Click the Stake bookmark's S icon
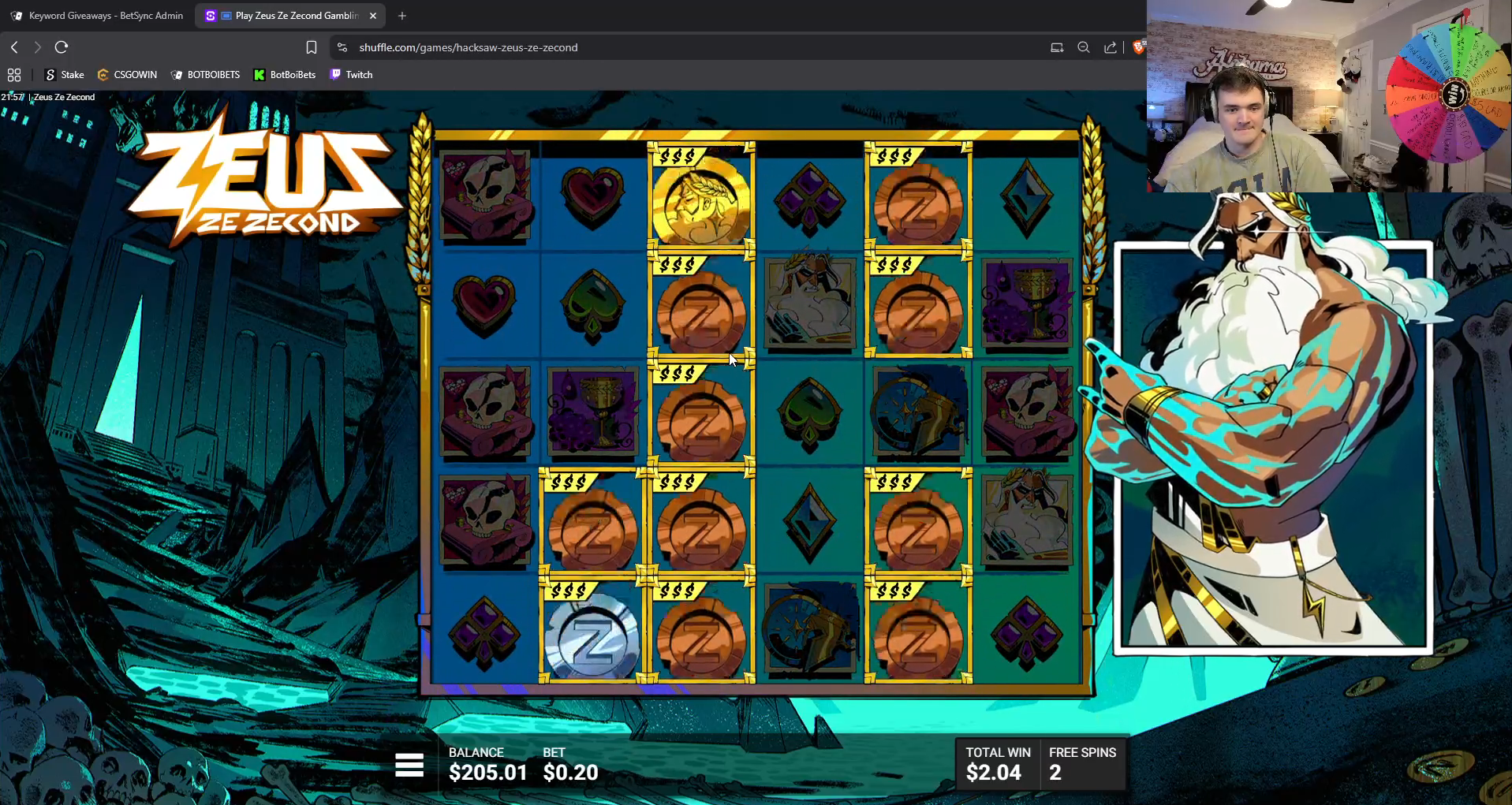Screen dimensions: 1512x805 [x=50, y=74]
